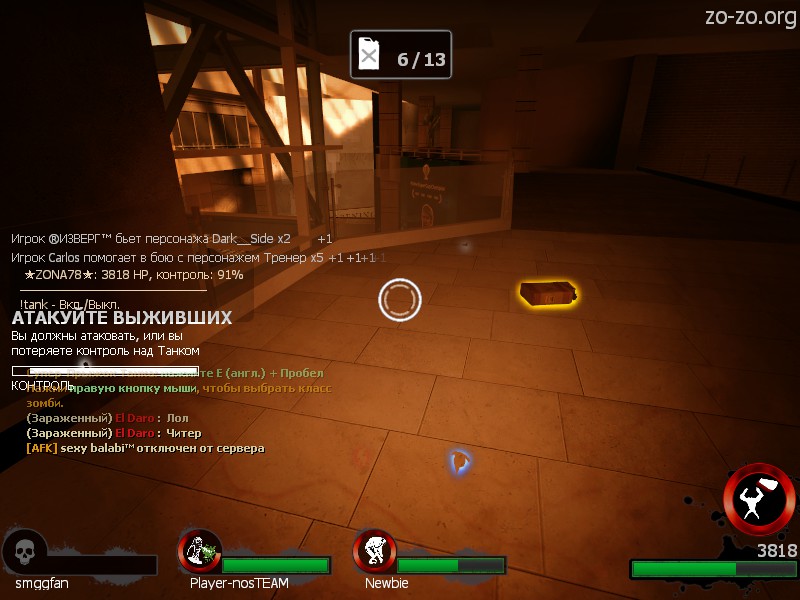The width and height of the screenshot is (800, 600).
Task: Select Player-nosTEAM's infected portrait
Action: click(200, 551)
